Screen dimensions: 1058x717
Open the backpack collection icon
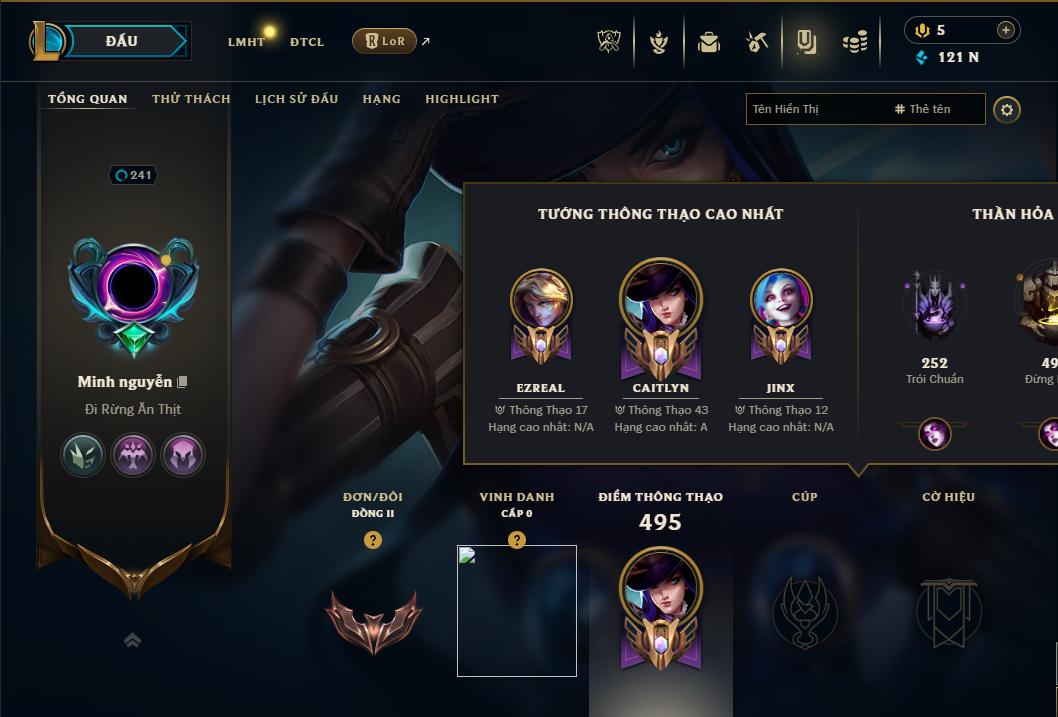coord(709,42)
